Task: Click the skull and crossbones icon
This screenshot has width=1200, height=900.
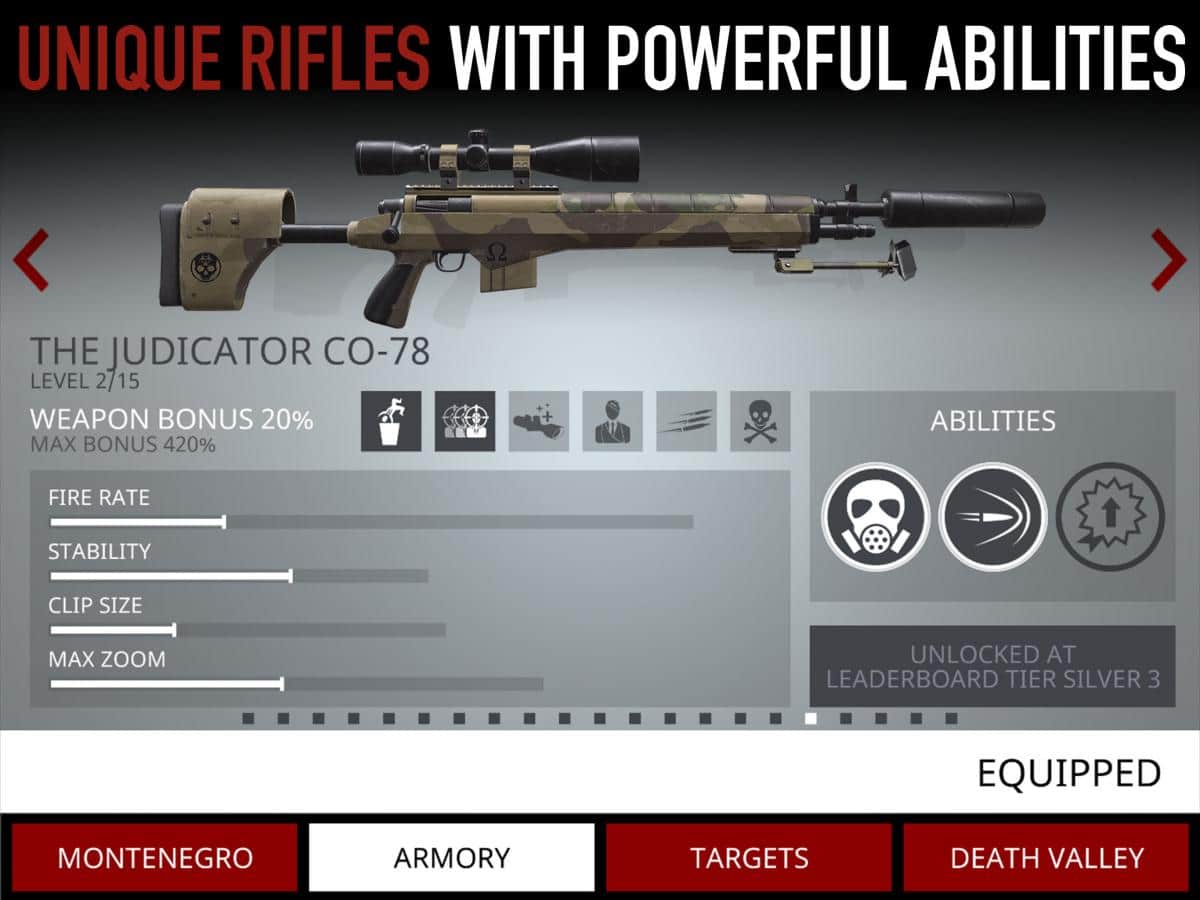Action: point(760,421)
